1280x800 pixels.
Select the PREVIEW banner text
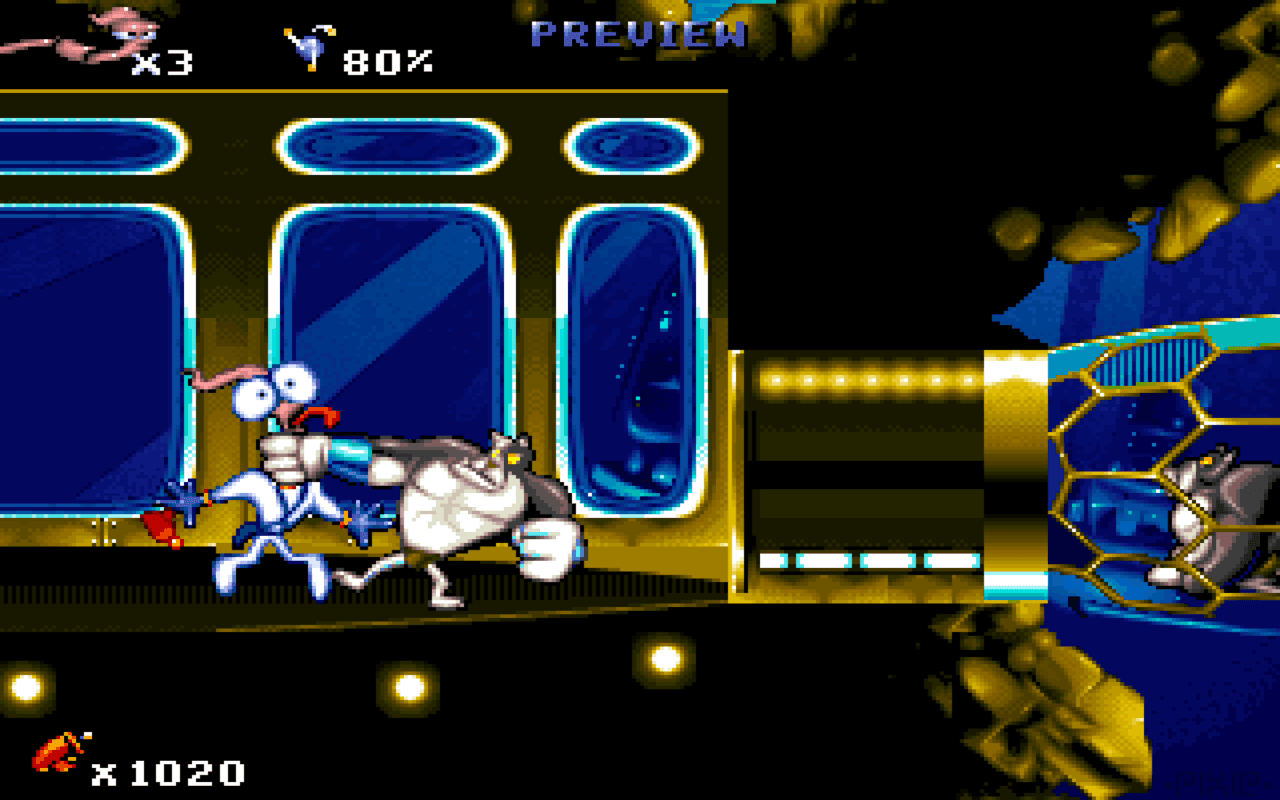tap(640, 33)
